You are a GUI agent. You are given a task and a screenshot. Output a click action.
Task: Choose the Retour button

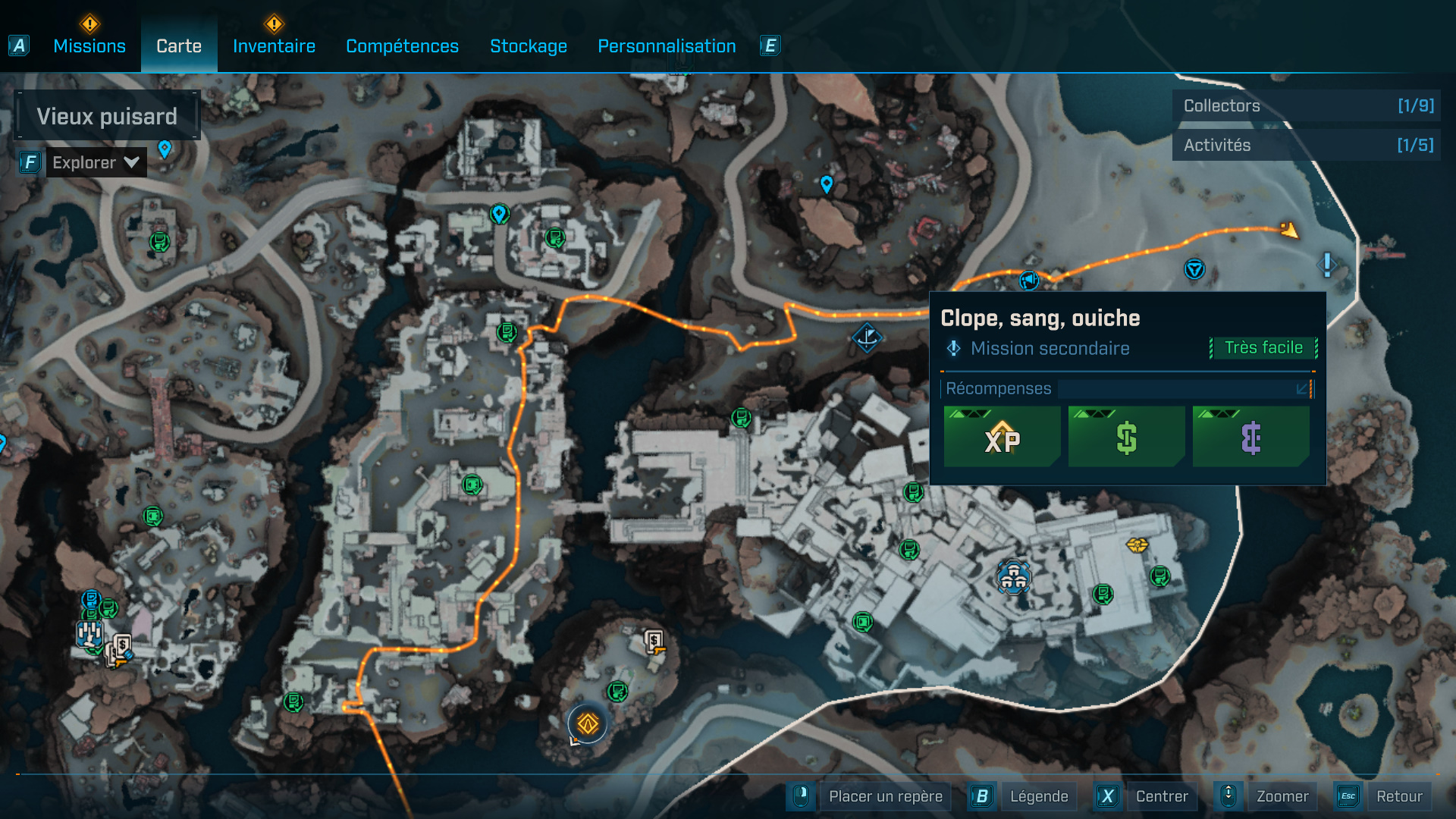(1398, 796)
